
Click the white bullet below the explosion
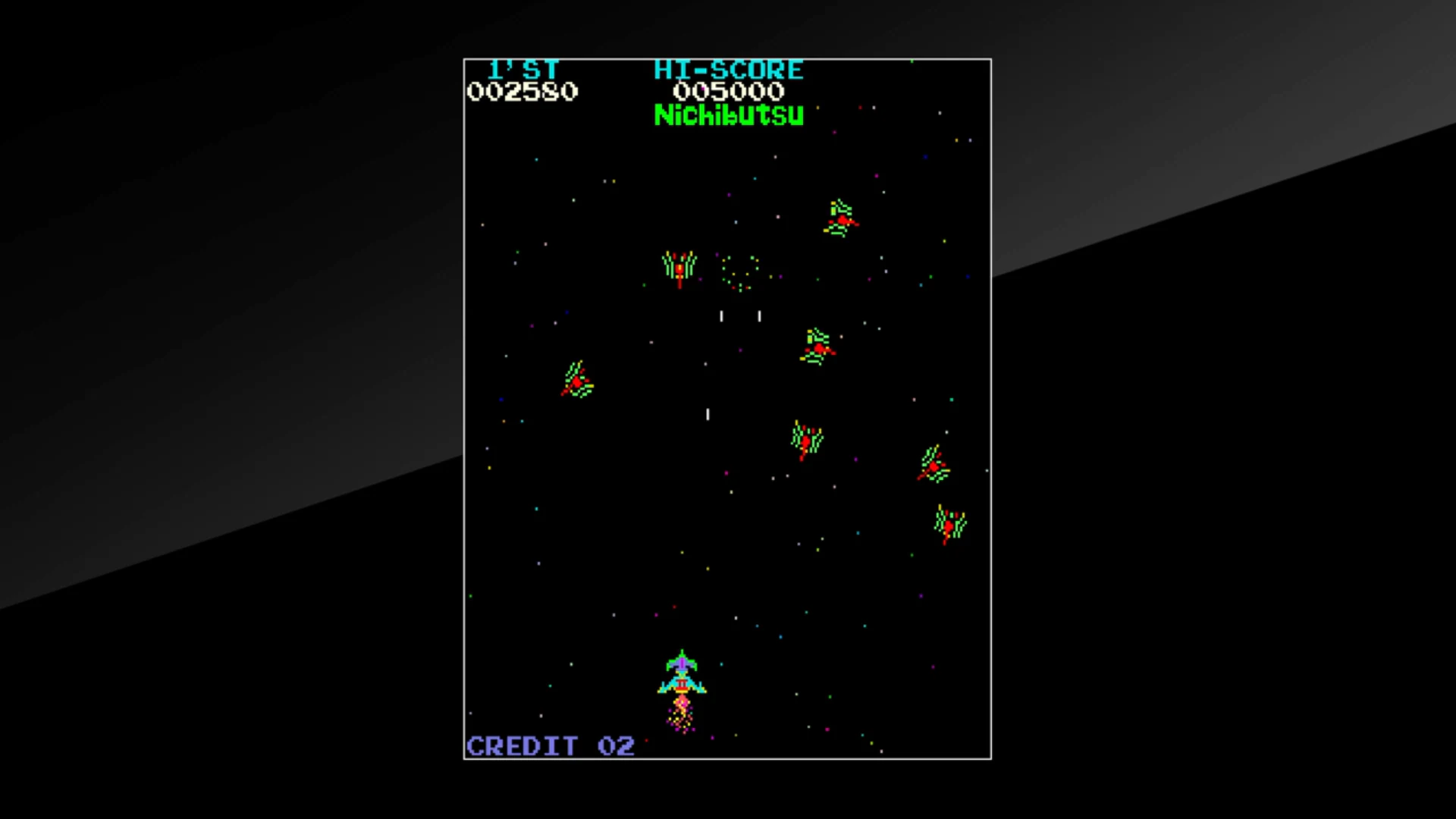[721, 315]
